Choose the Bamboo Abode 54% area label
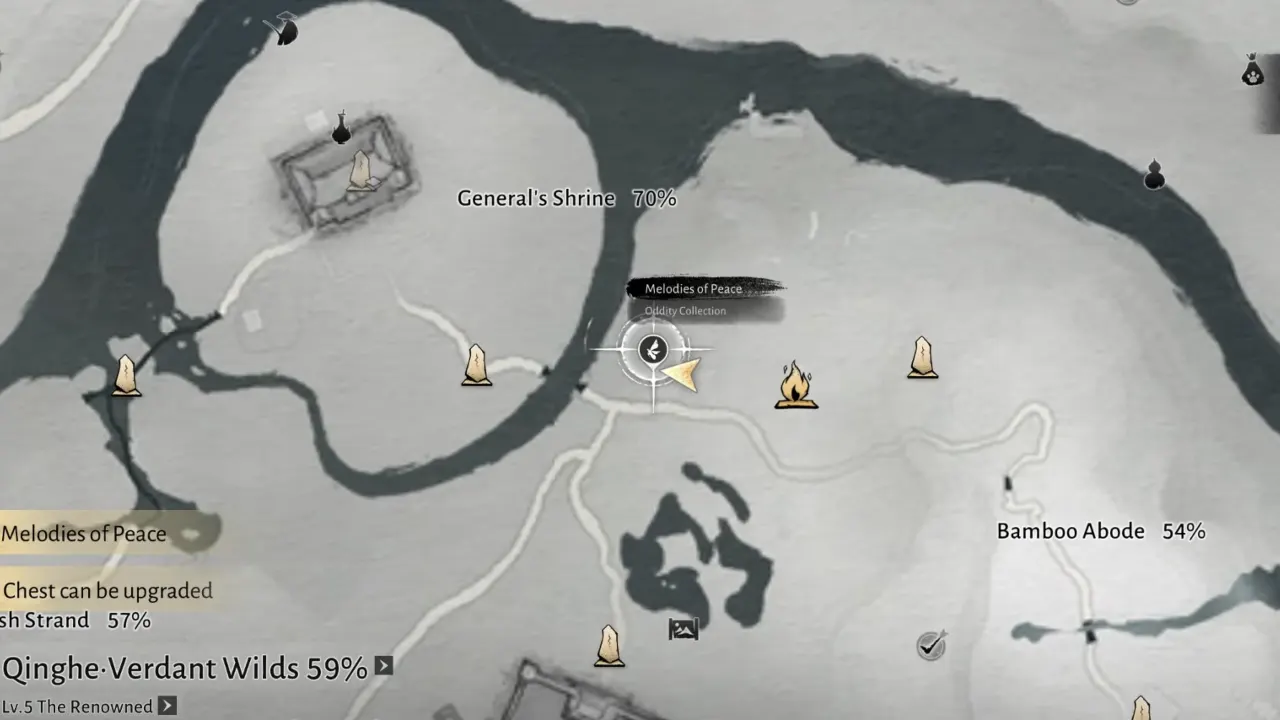The height and width of the screenshot is (720, 1280). tap(1100, 531)
